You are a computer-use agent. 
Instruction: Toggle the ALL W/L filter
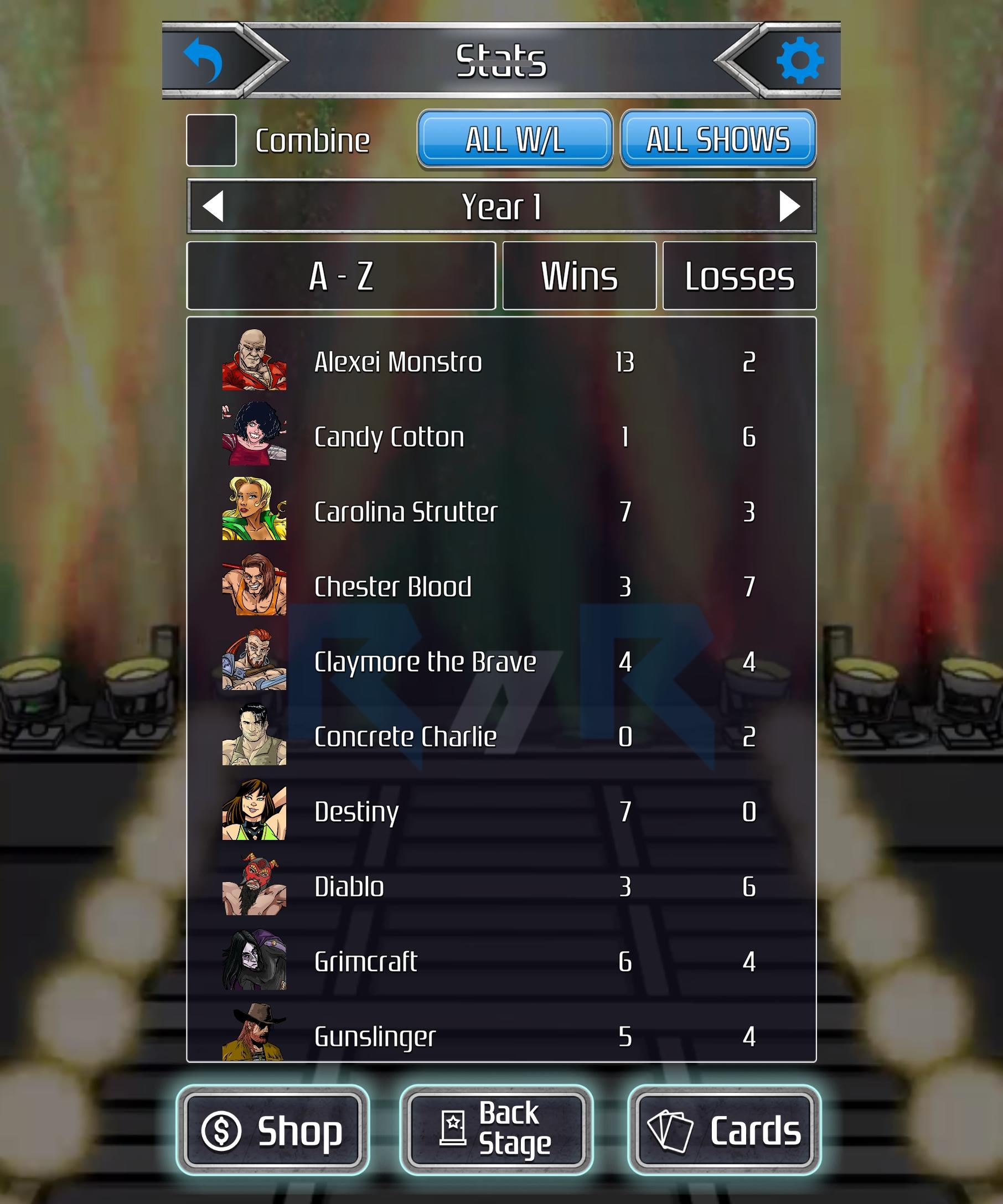(515, 141)
